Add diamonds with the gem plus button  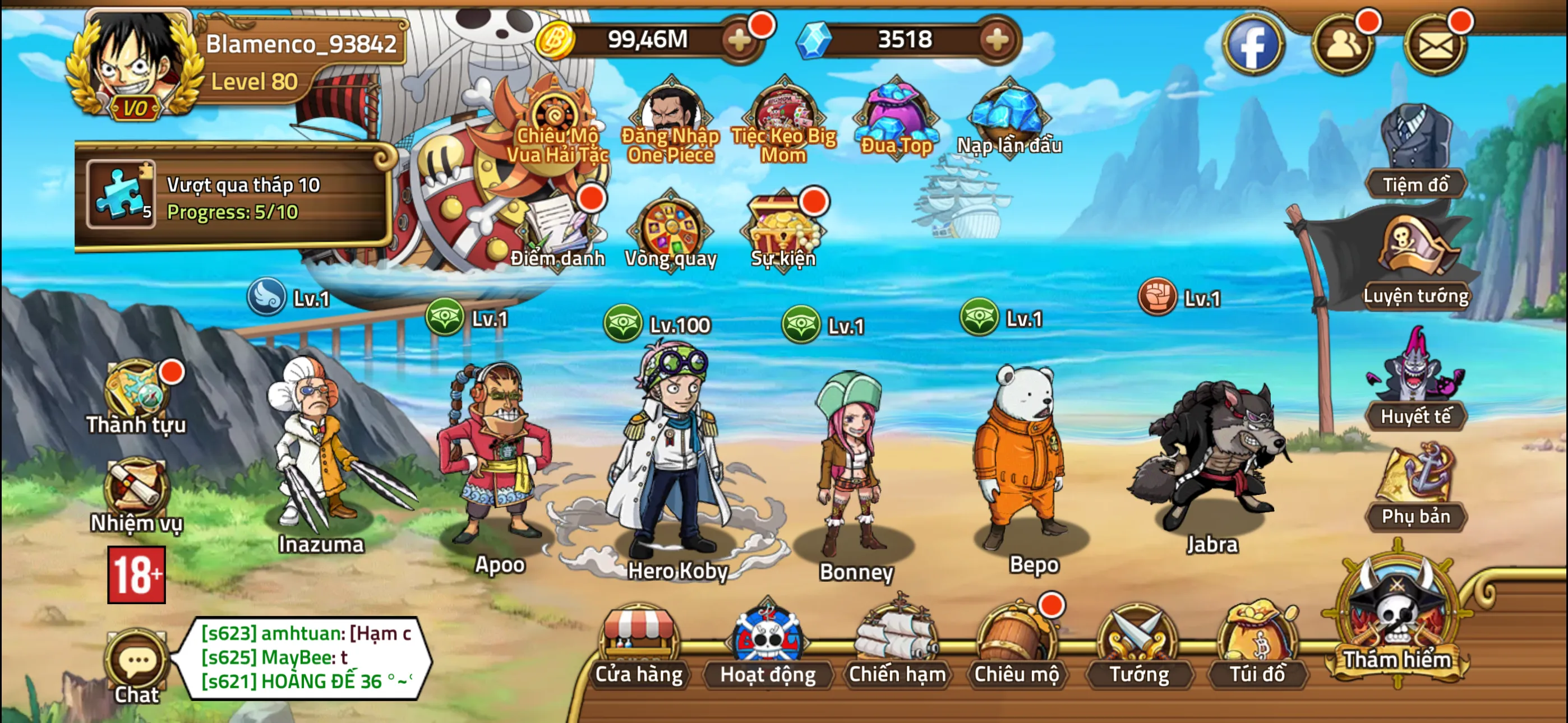coord(997,41)
